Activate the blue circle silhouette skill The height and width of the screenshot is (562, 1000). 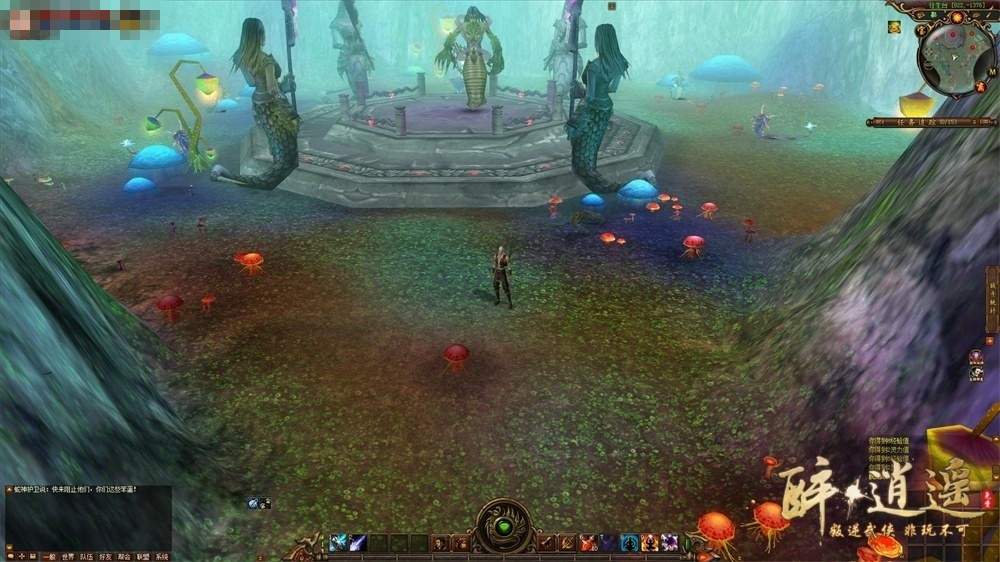pos(630,543)
